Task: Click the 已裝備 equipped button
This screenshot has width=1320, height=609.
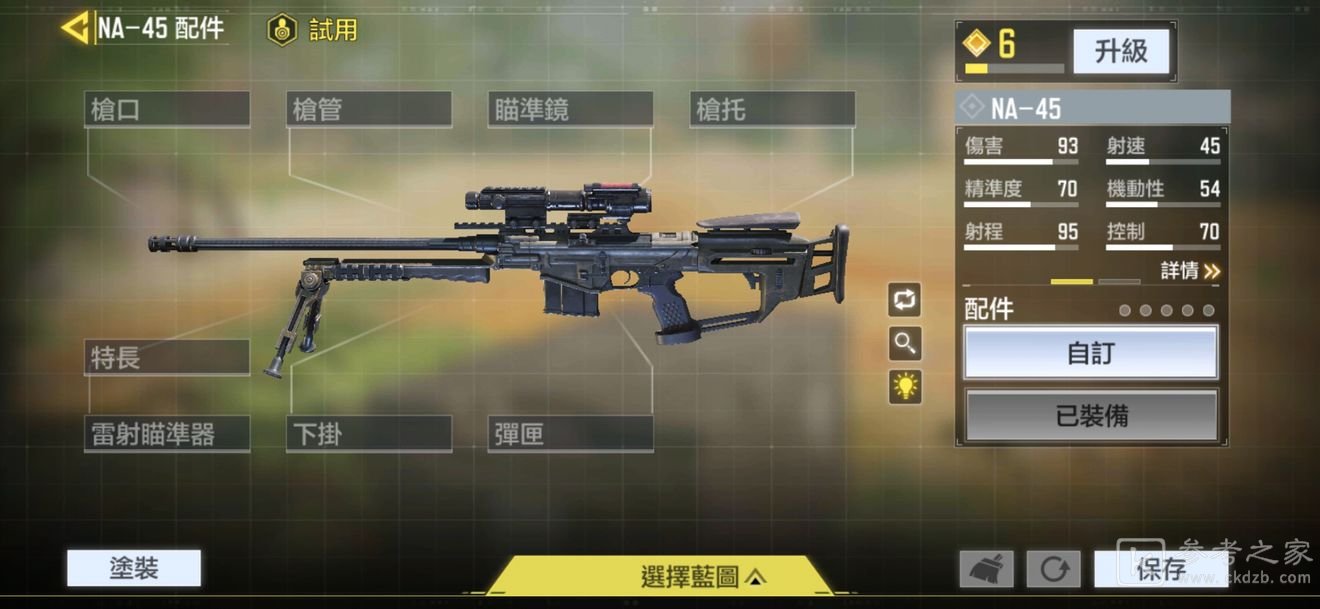Action: 1091,415
